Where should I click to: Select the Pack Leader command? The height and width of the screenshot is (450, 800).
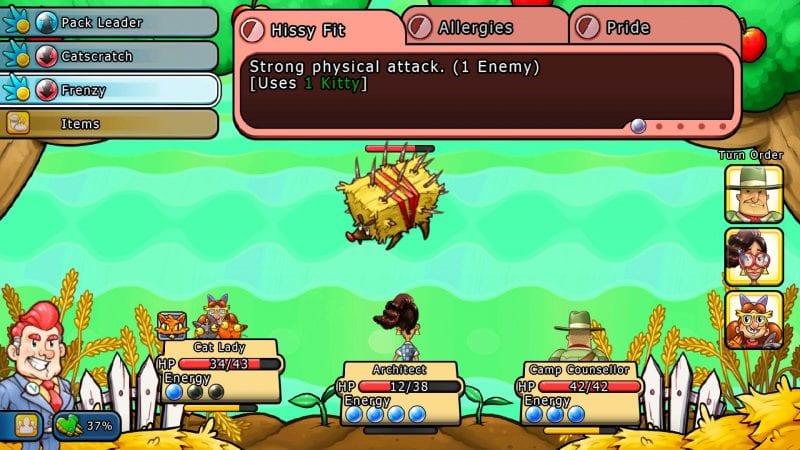pyautogui.click(x=110, y=22)
